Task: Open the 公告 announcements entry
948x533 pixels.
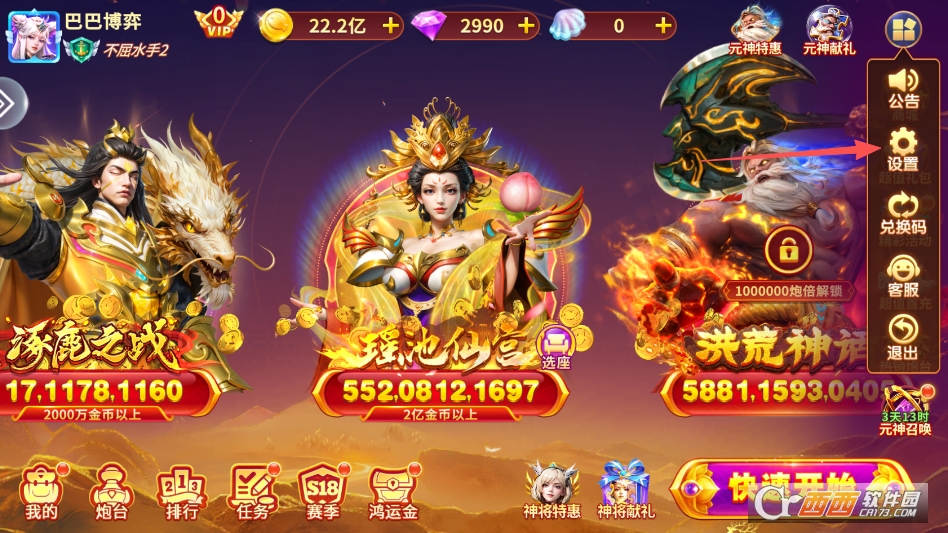Action: click(x=902, y=86)
